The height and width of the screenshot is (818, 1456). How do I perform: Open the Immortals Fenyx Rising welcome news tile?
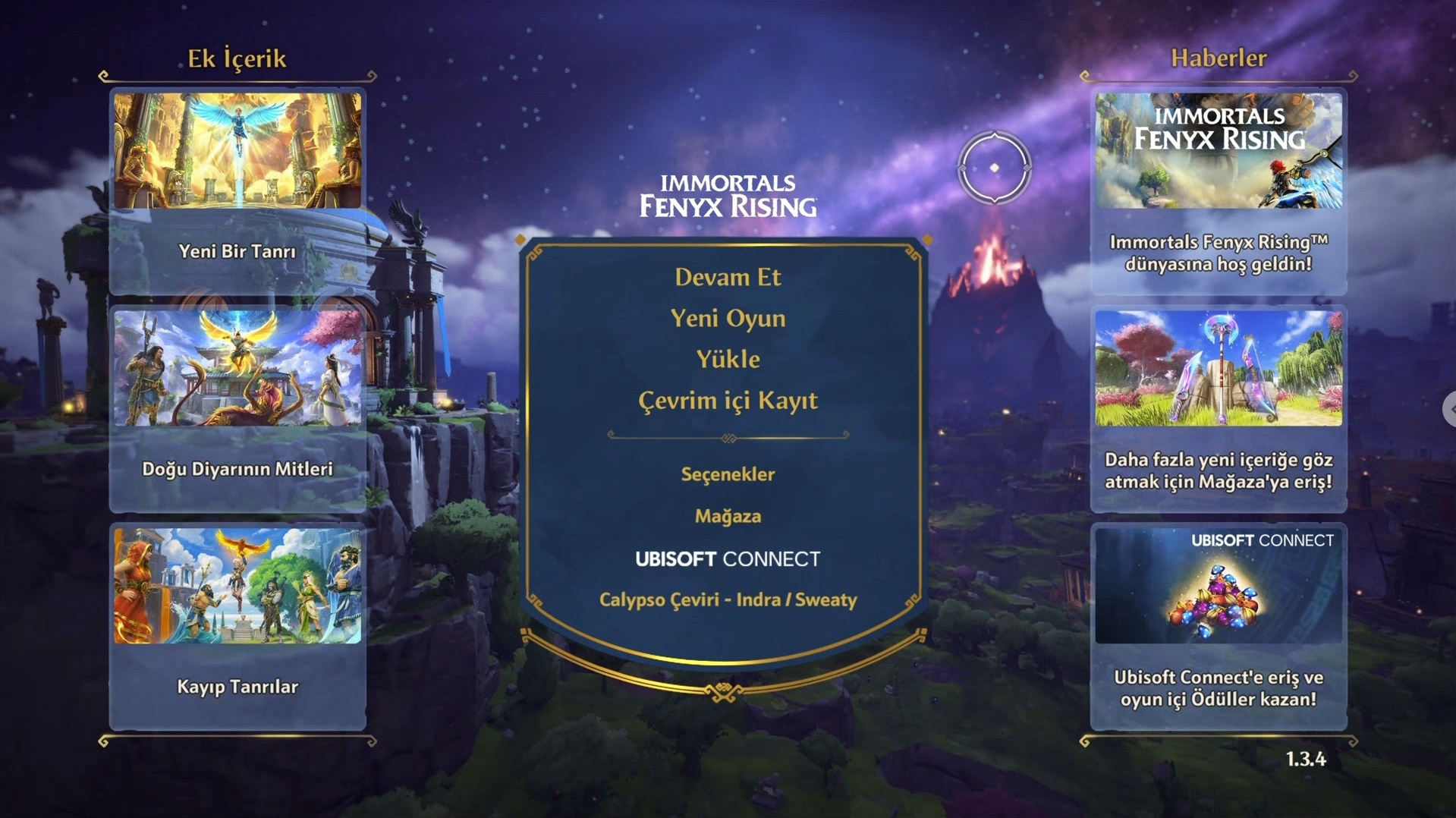1218,190
